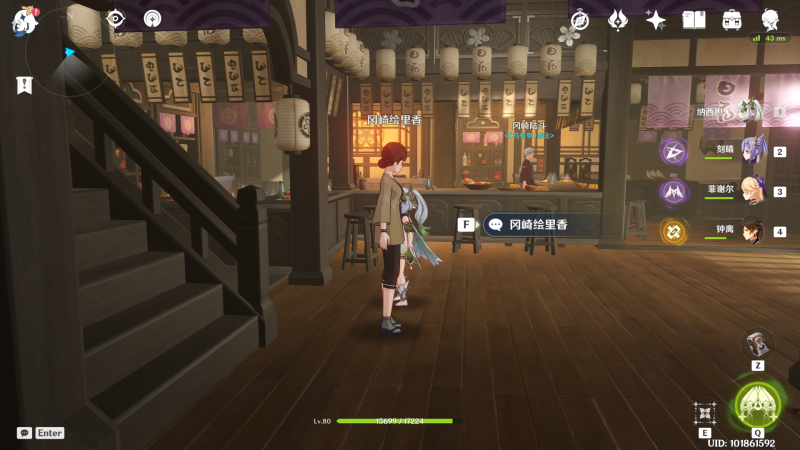The width and height of the screenshot is (800, 450).
Task: Unleash the glowing green elemental burst
Action: point(757,406)
